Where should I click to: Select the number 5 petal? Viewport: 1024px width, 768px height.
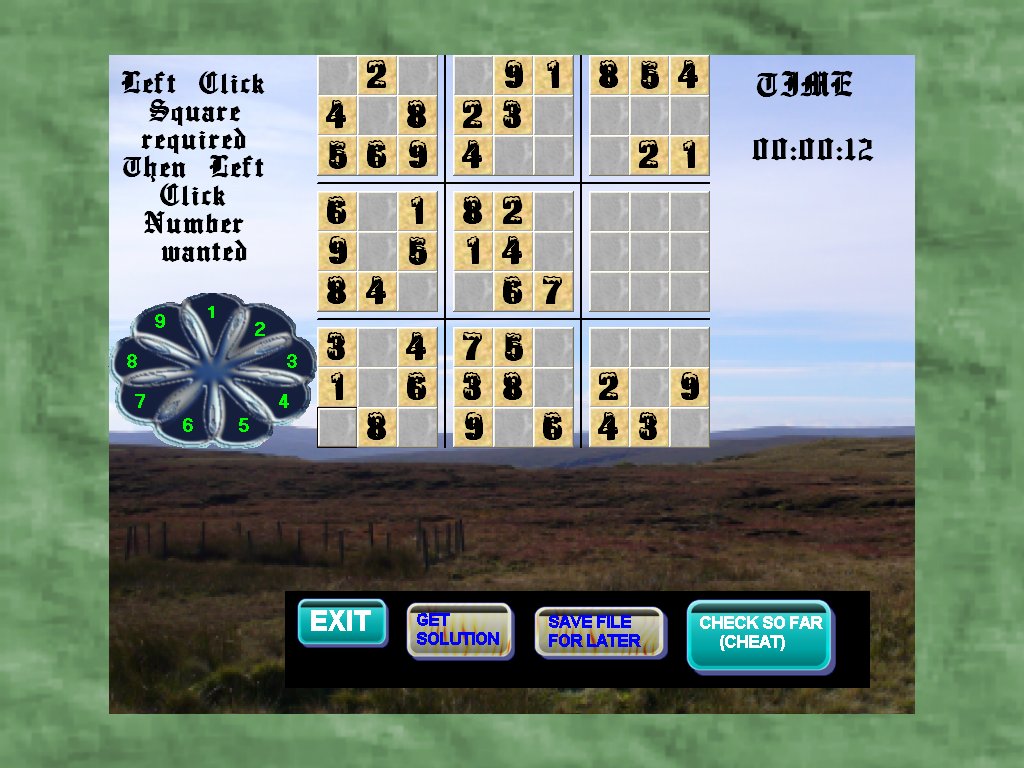[x=243, y=425]
